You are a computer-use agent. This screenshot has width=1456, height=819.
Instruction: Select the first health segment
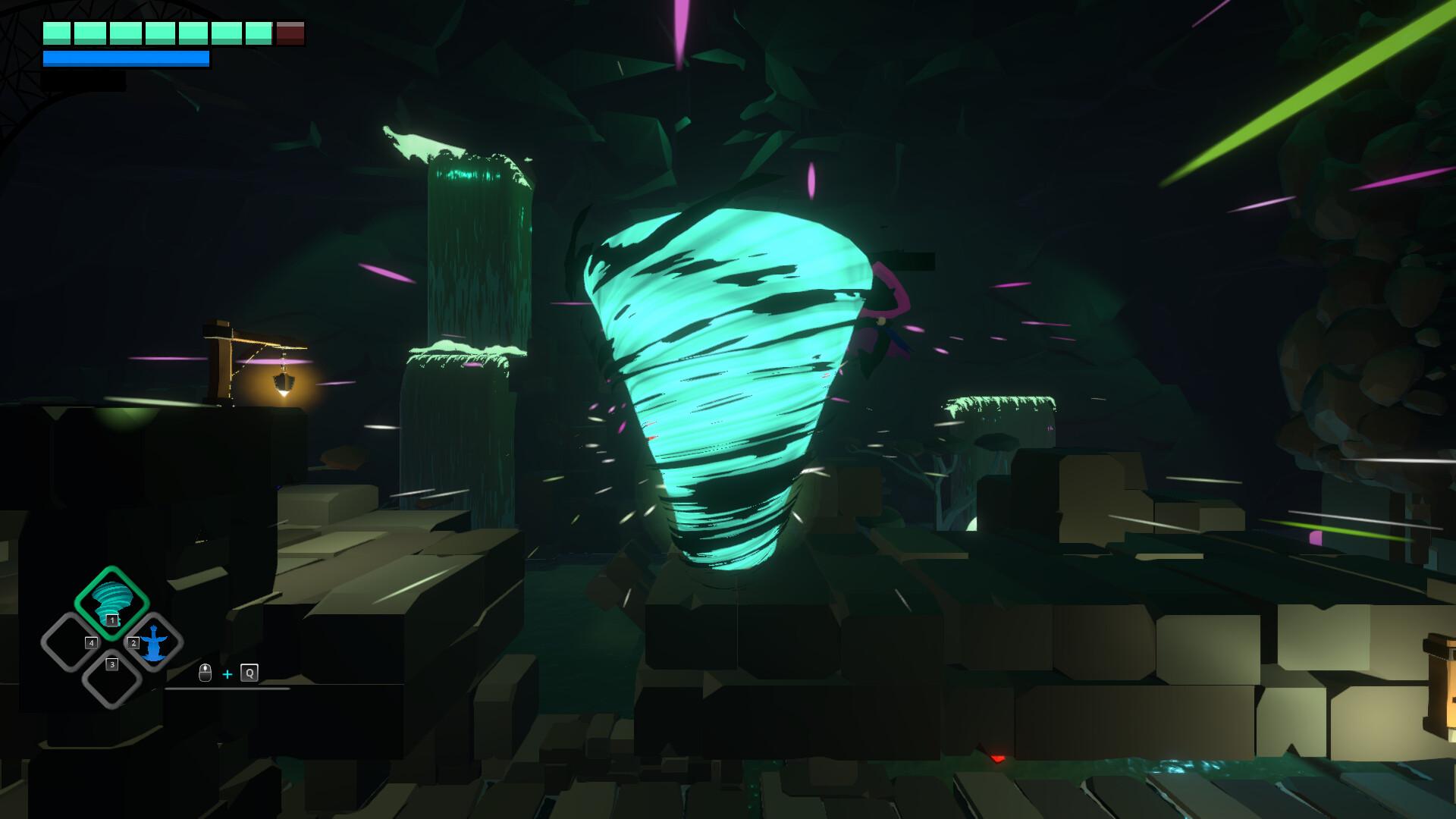(x=57, y=32)
